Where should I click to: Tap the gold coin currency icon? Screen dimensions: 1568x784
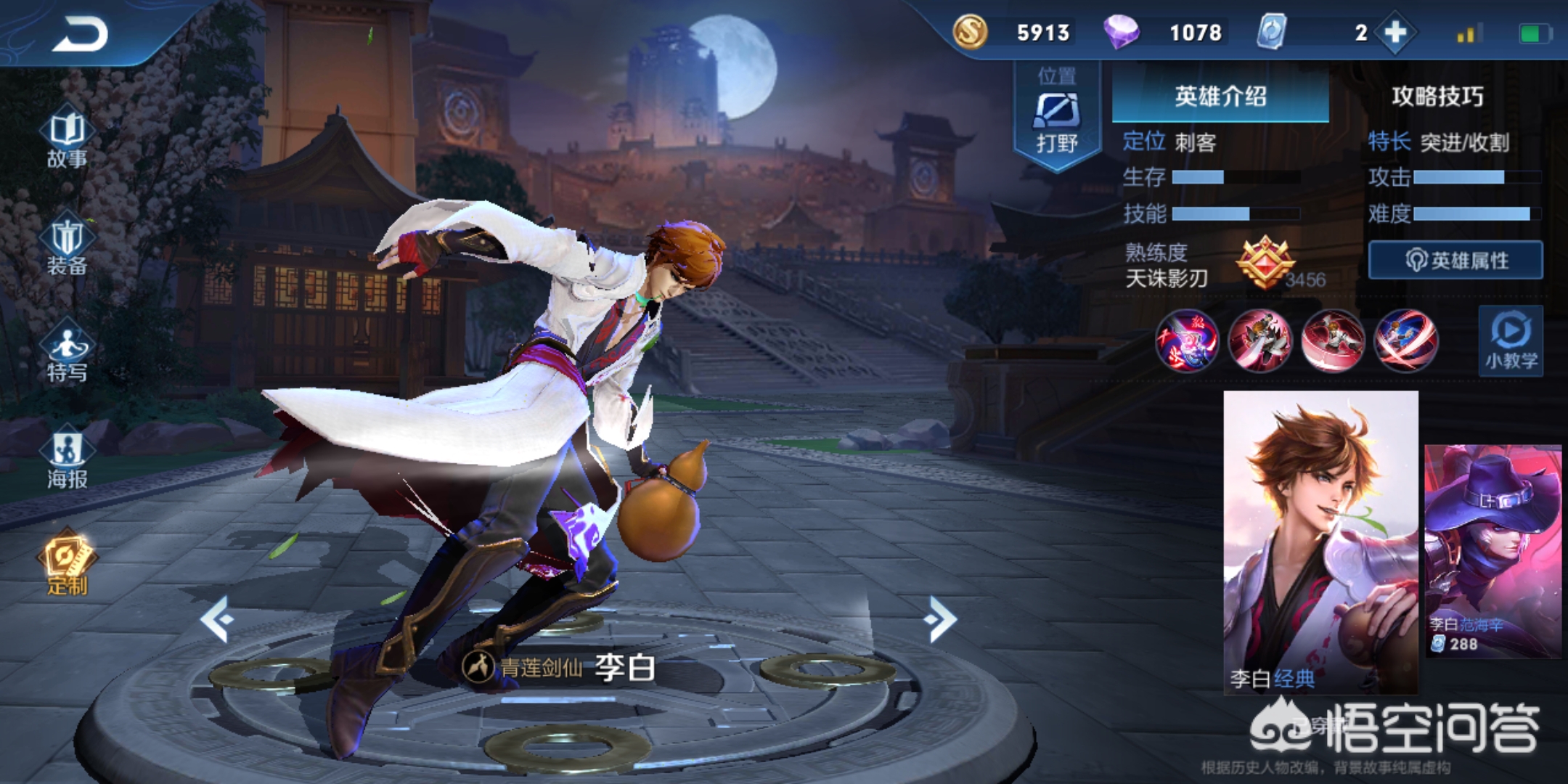(971, 32)
